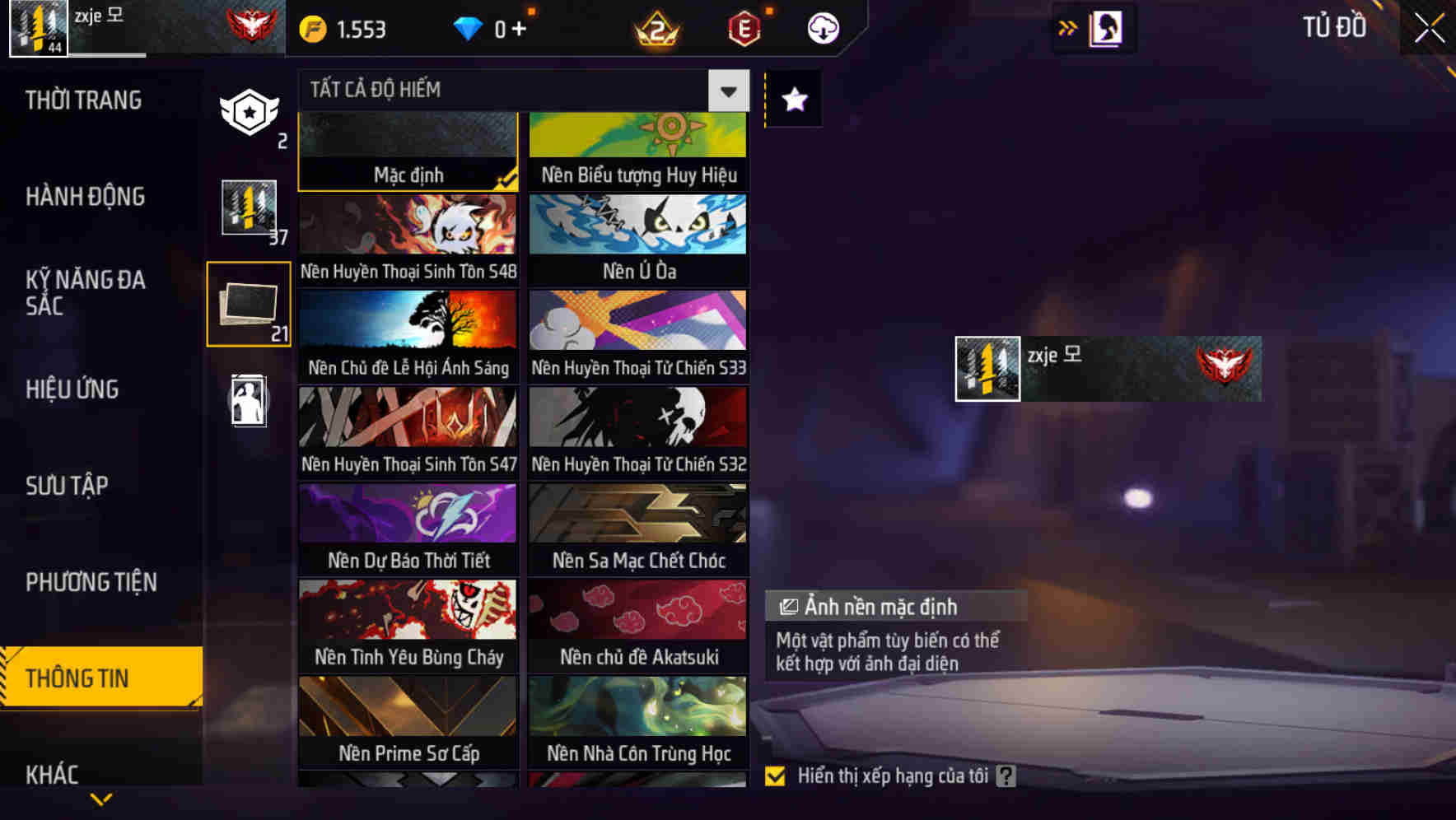Uncheck 'Hiển thị xếp hạng của tôi'
The width and height of the screenshot is (1456, 820).
pos(775,775)
